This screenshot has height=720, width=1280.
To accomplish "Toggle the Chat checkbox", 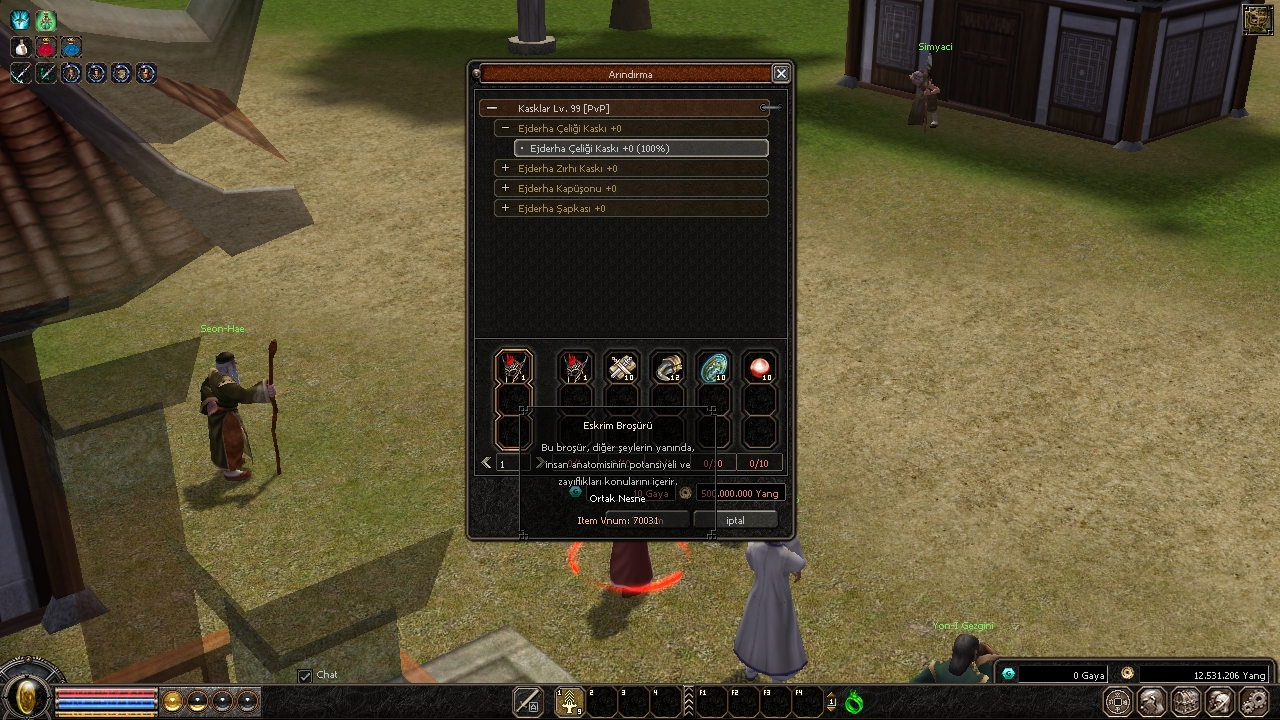I will coord(305,676).
